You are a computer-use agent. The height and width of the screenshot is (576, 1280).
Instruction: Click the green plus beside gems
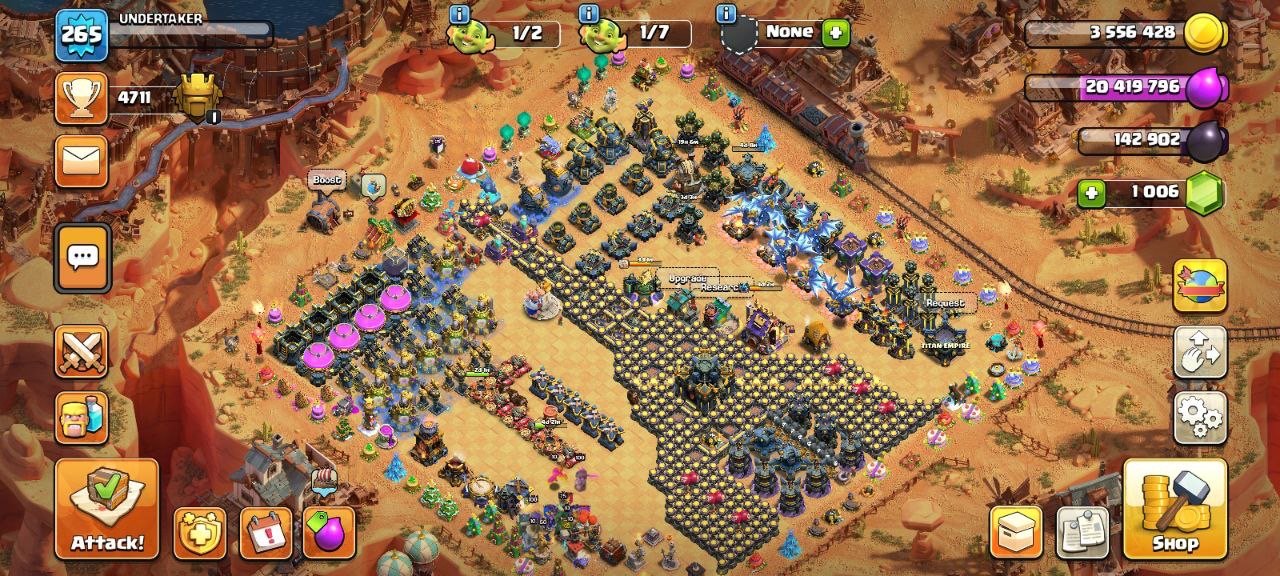tap(1091, 191)
